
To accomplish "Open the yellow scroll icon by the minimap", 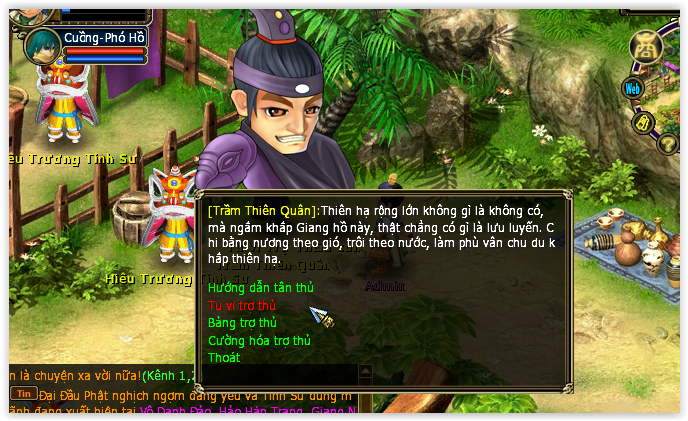I will click(644, 122).
